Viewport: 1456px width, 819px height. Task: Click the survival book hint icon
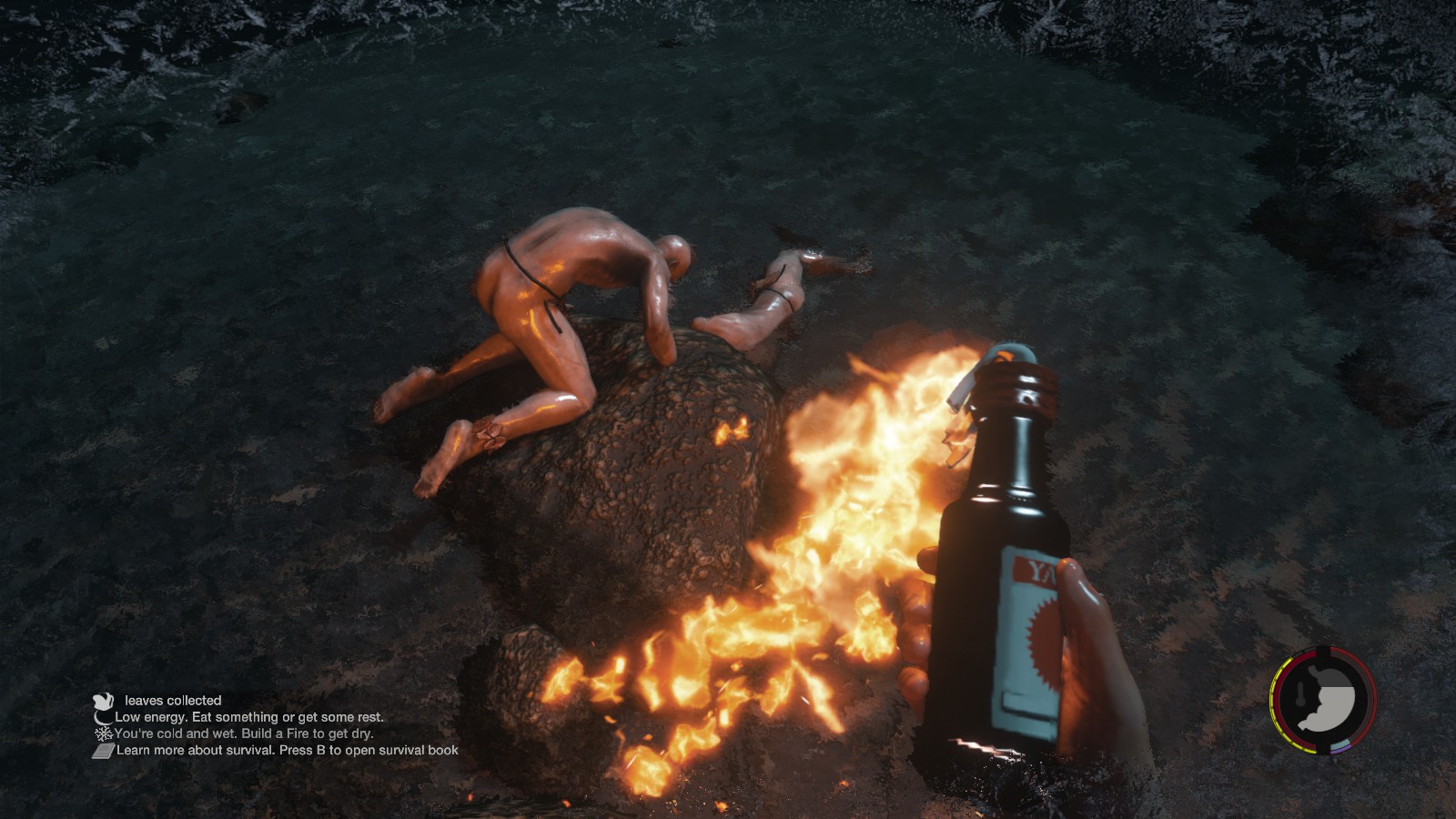[103, 751]
